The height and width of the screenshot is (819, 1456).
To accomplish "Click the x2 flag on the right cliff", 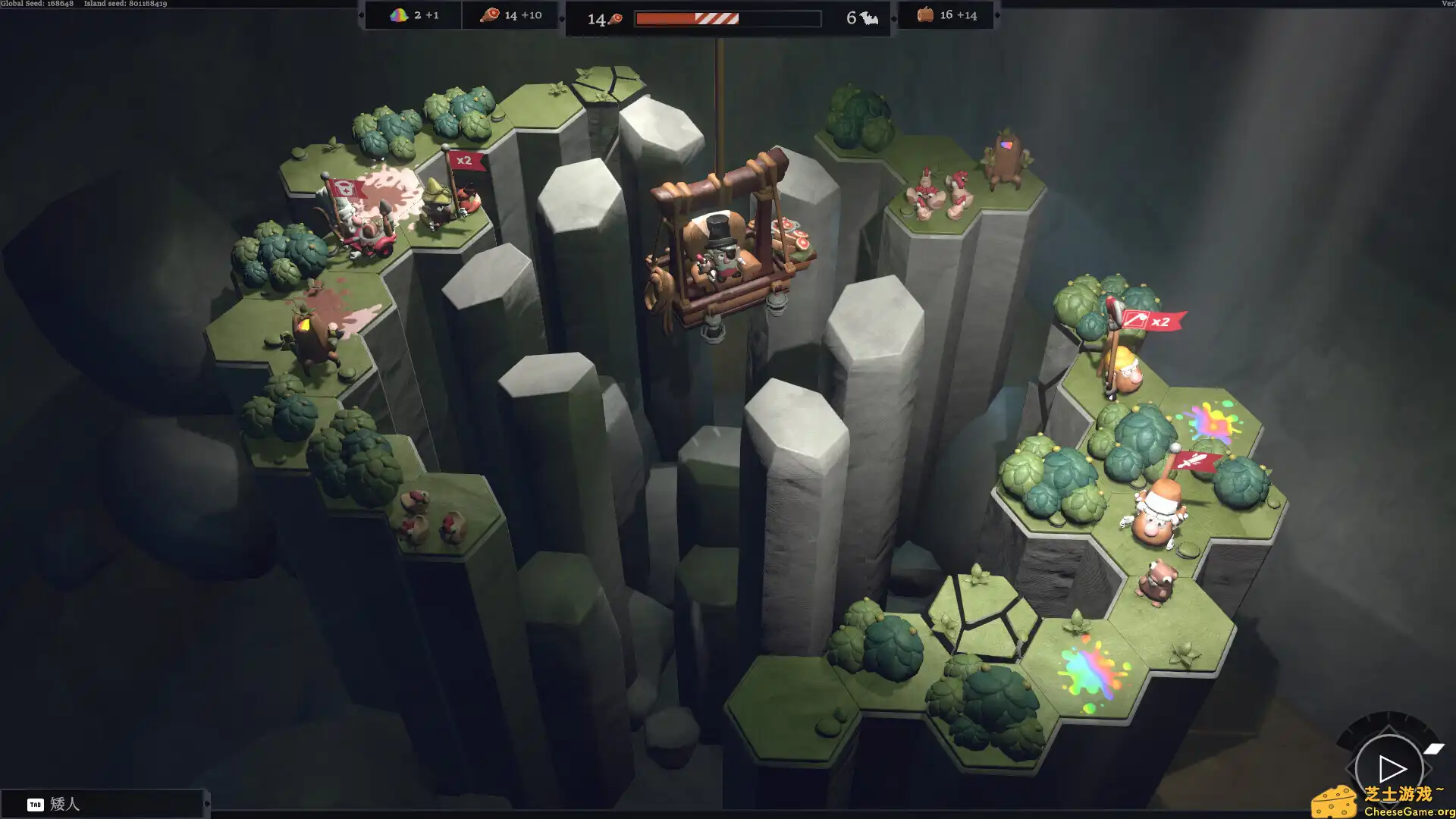I will pos(1155,321).
